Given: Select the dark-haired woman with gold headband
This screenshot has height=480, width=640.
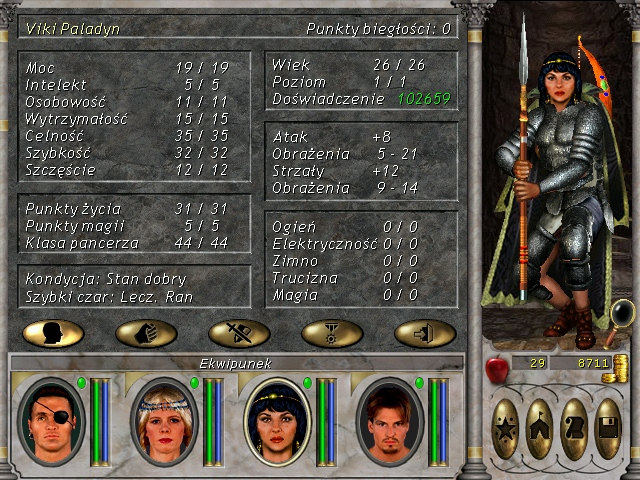Looking at the screenshot, I should pos(277,422).
